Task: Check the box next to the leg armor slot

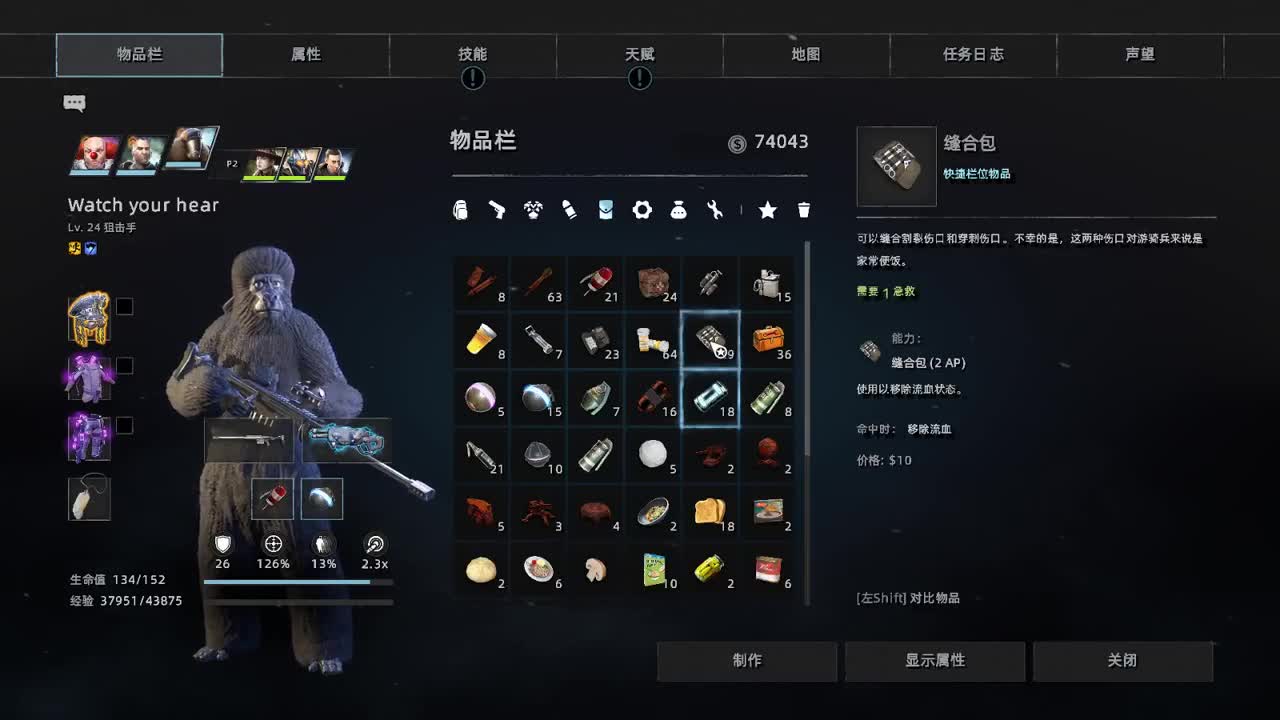Action: tap(124, 424)
